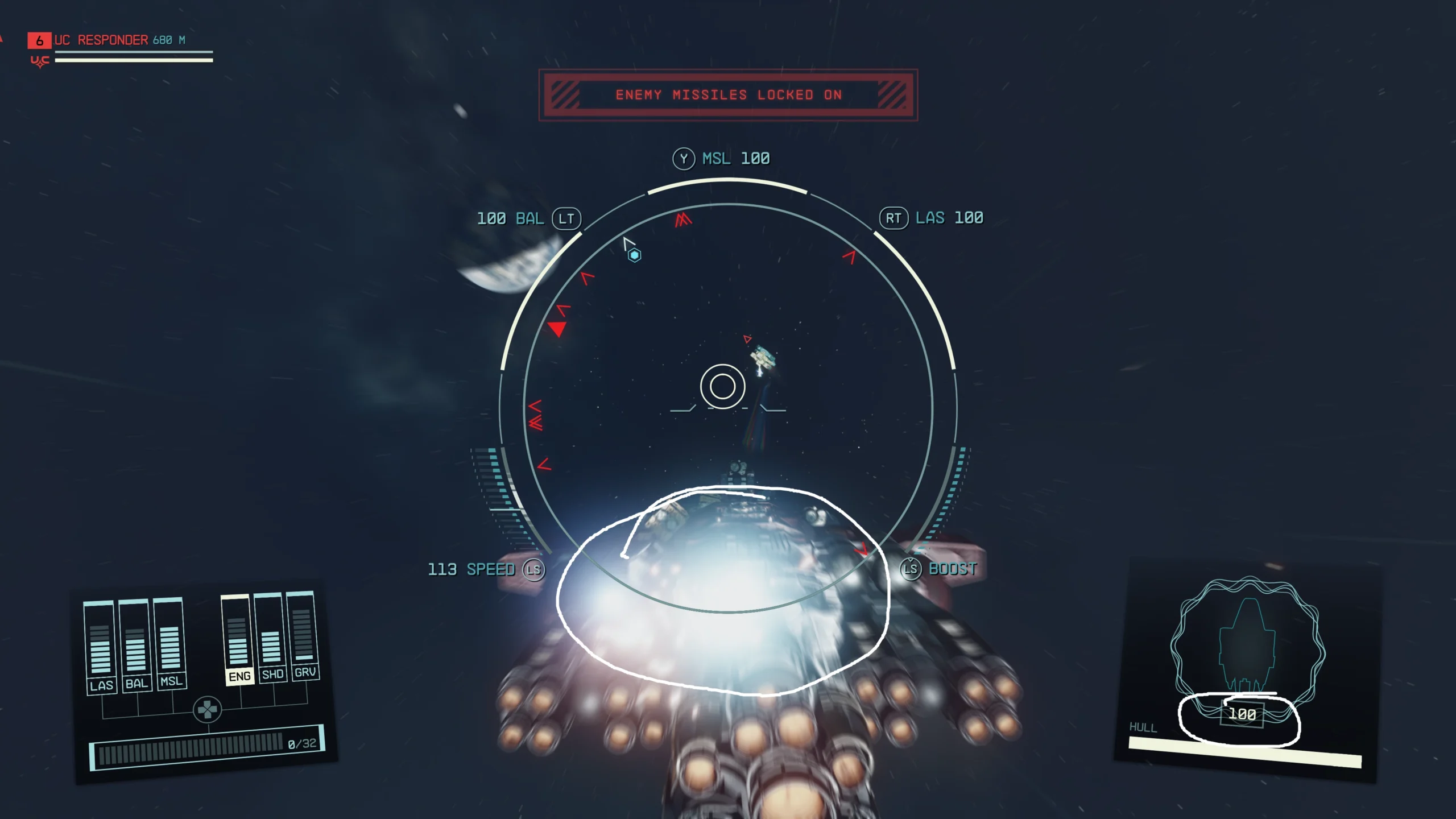Select the Y missile weapon icon
Viewport: 1456px width, 819px height.
point(685,159)
